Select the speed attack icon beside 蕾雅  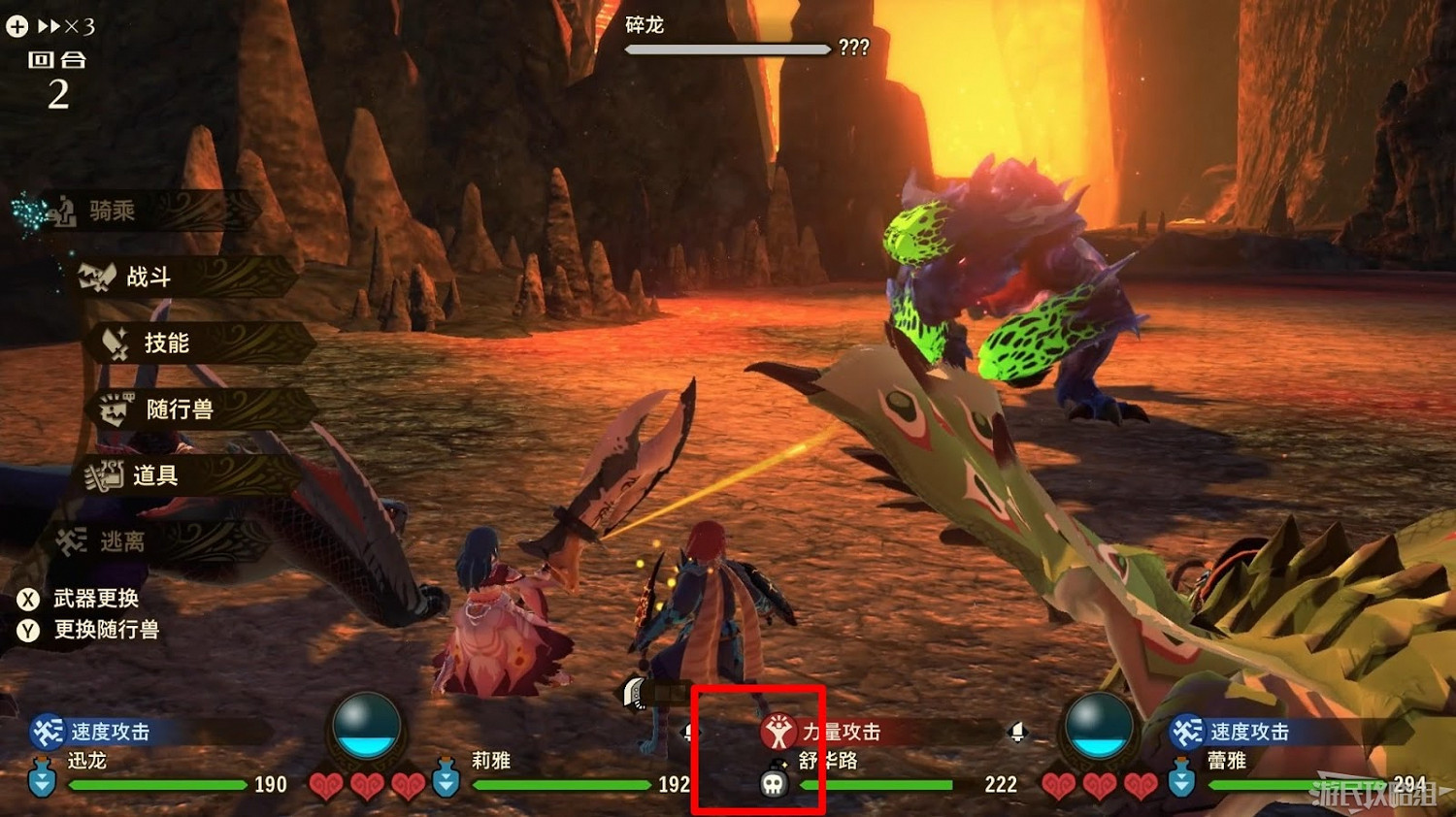[x=1185, y=734]
